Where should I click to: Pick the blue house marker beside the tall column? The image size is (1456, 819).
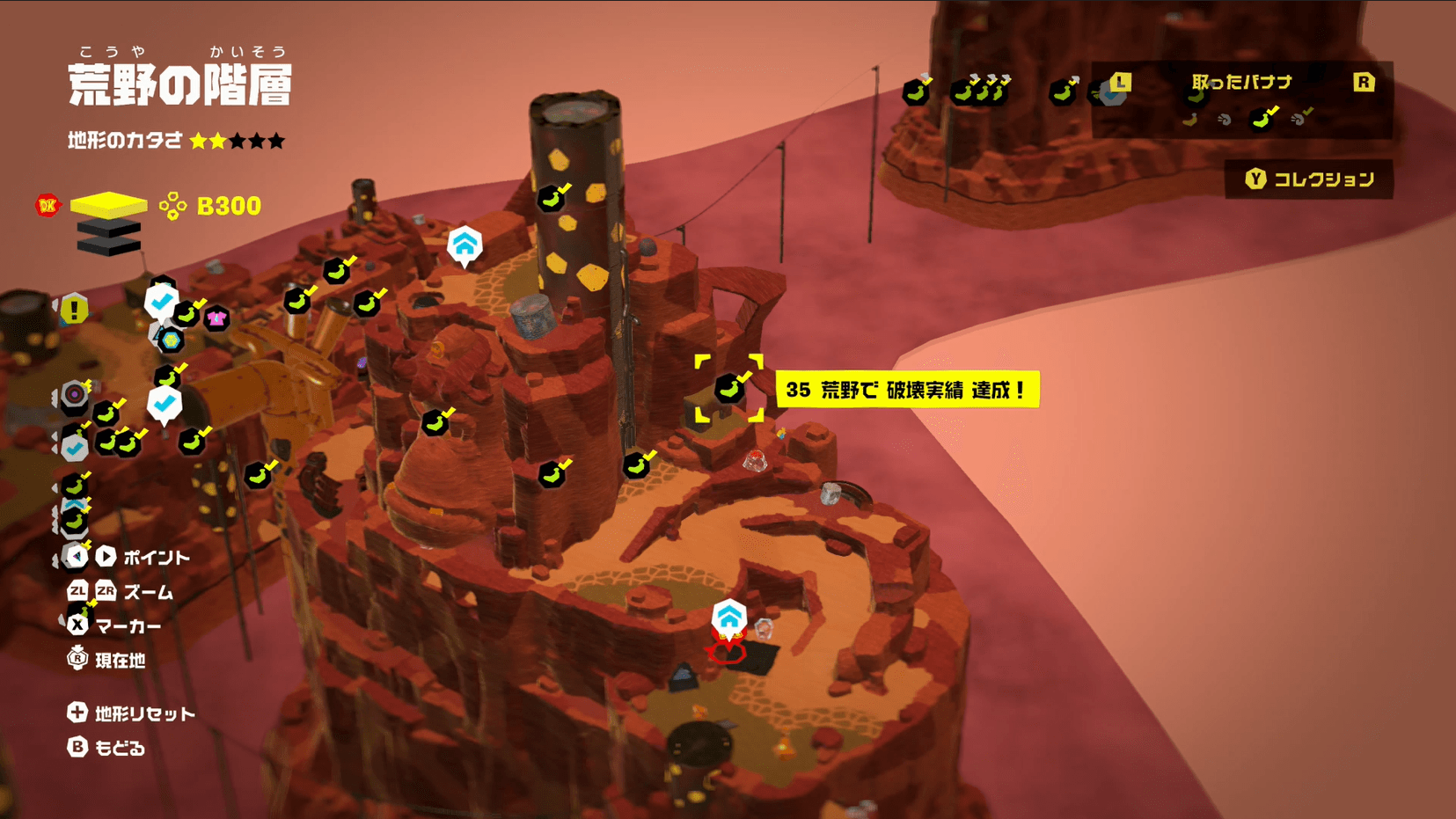(465, 245)
